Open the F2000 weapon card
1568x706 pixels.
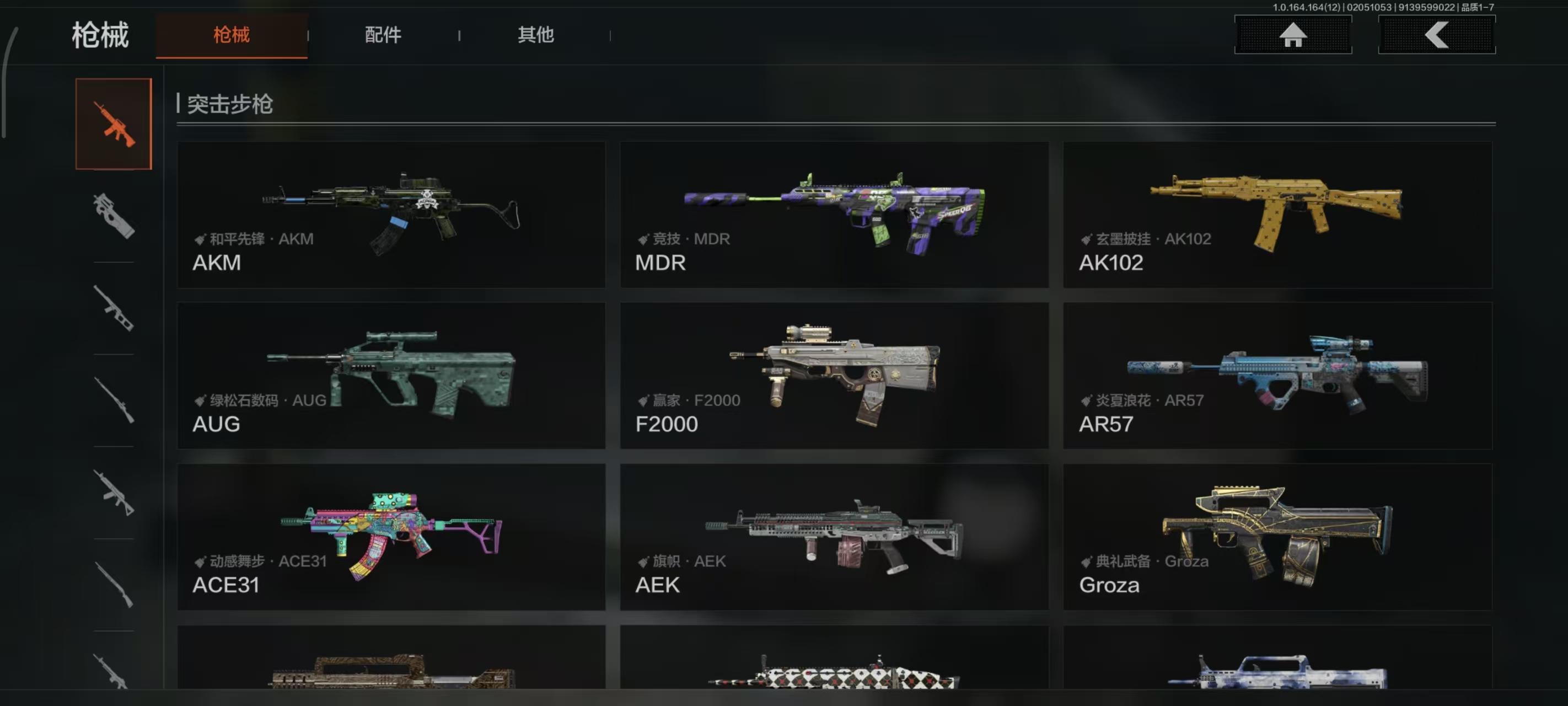click(x=834, y=375)
